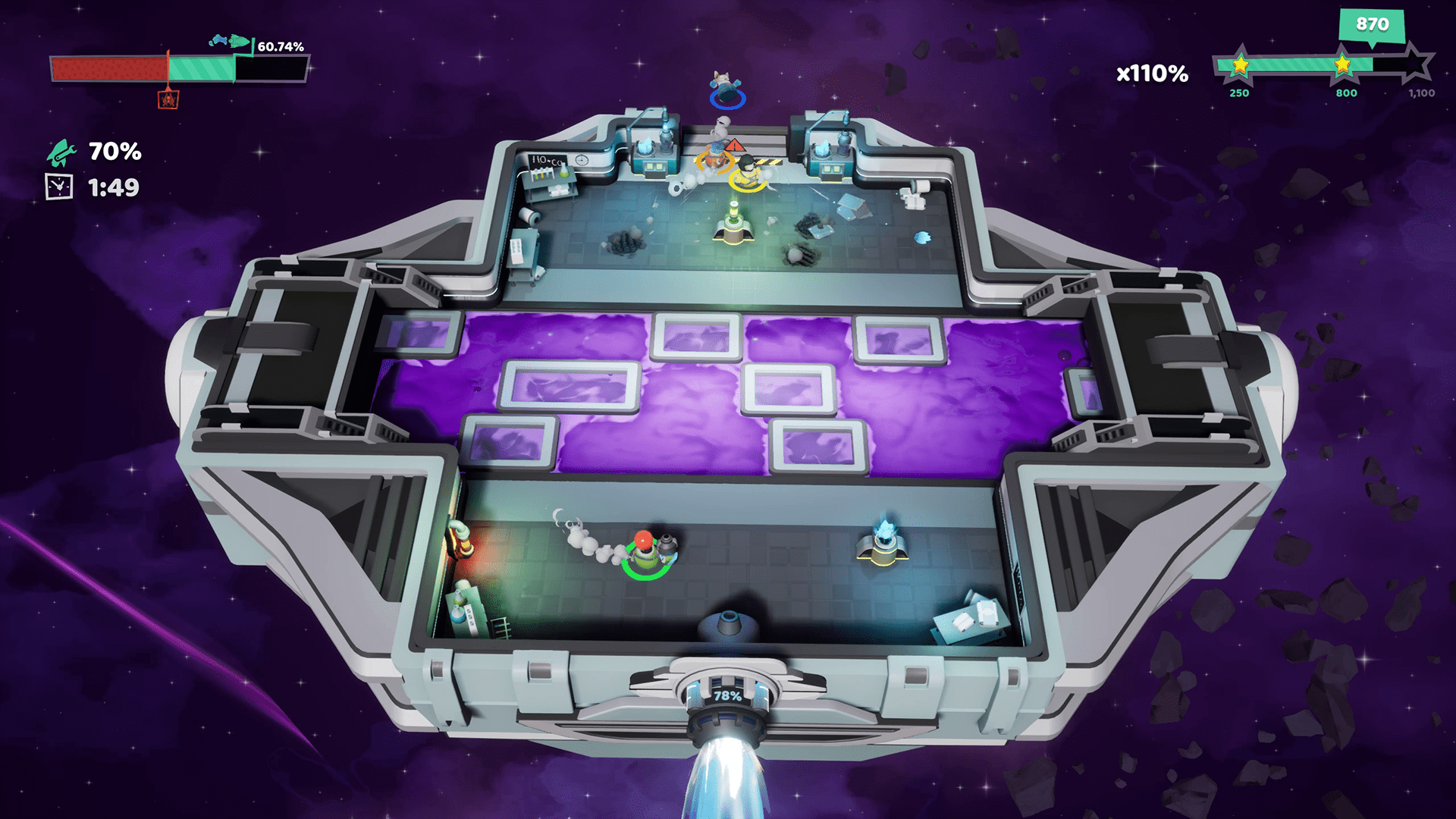Select the fish ship icon above progress bar
Screen dimensions: 1456x819
click(230, 41)
